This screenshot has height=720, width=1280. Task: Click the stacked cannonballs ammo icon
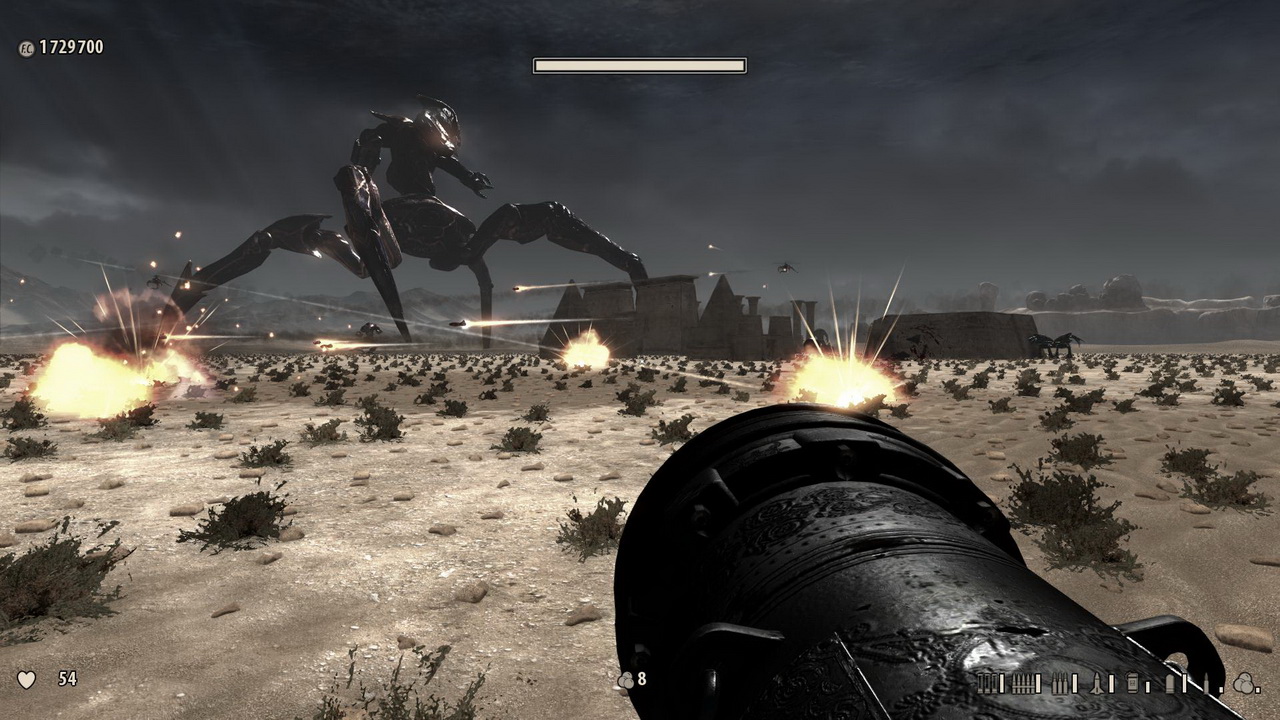tap(1243, 683)
